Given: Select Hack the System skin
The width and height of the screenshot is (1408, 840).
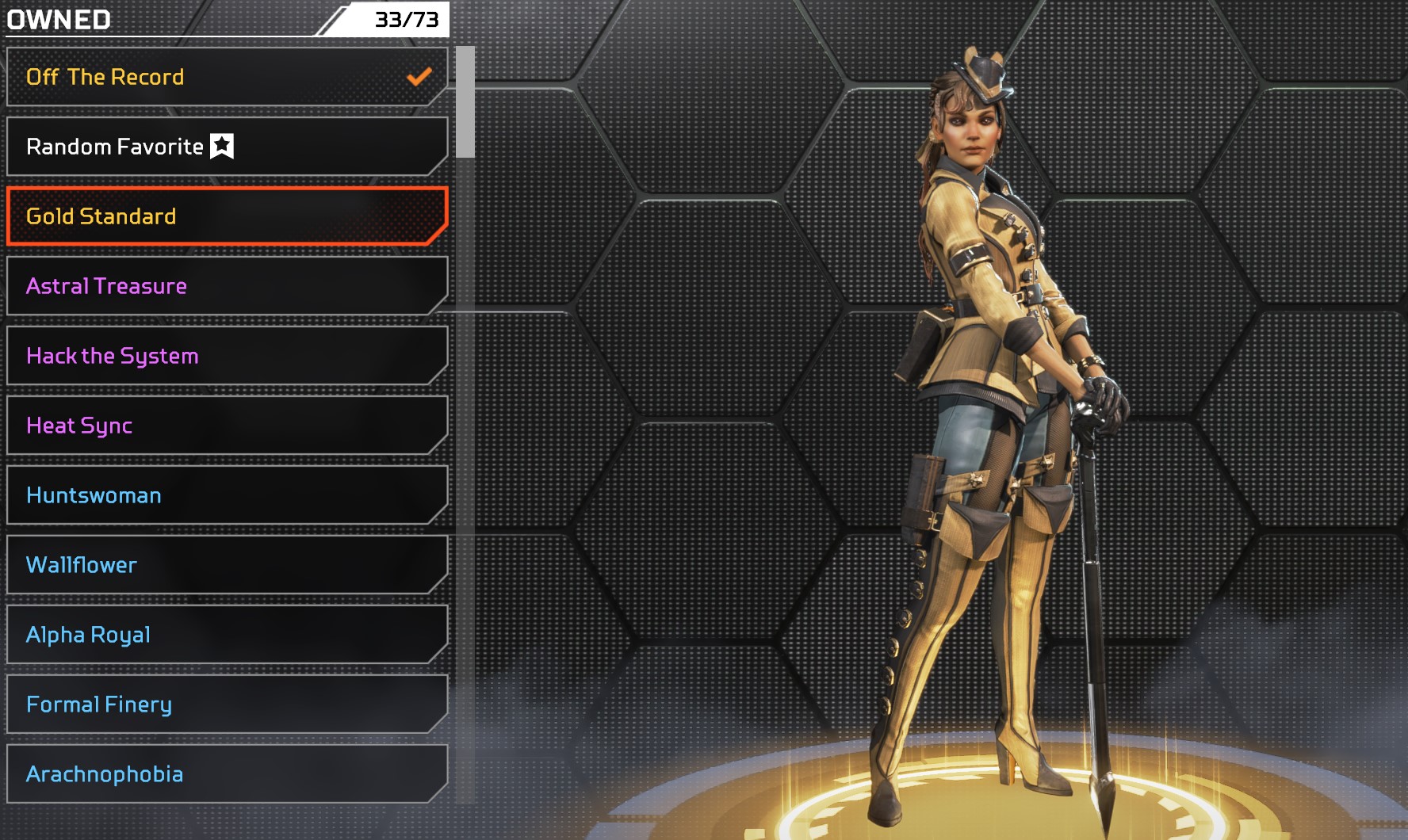Looking at the screenshot, I should coord(226,356).
